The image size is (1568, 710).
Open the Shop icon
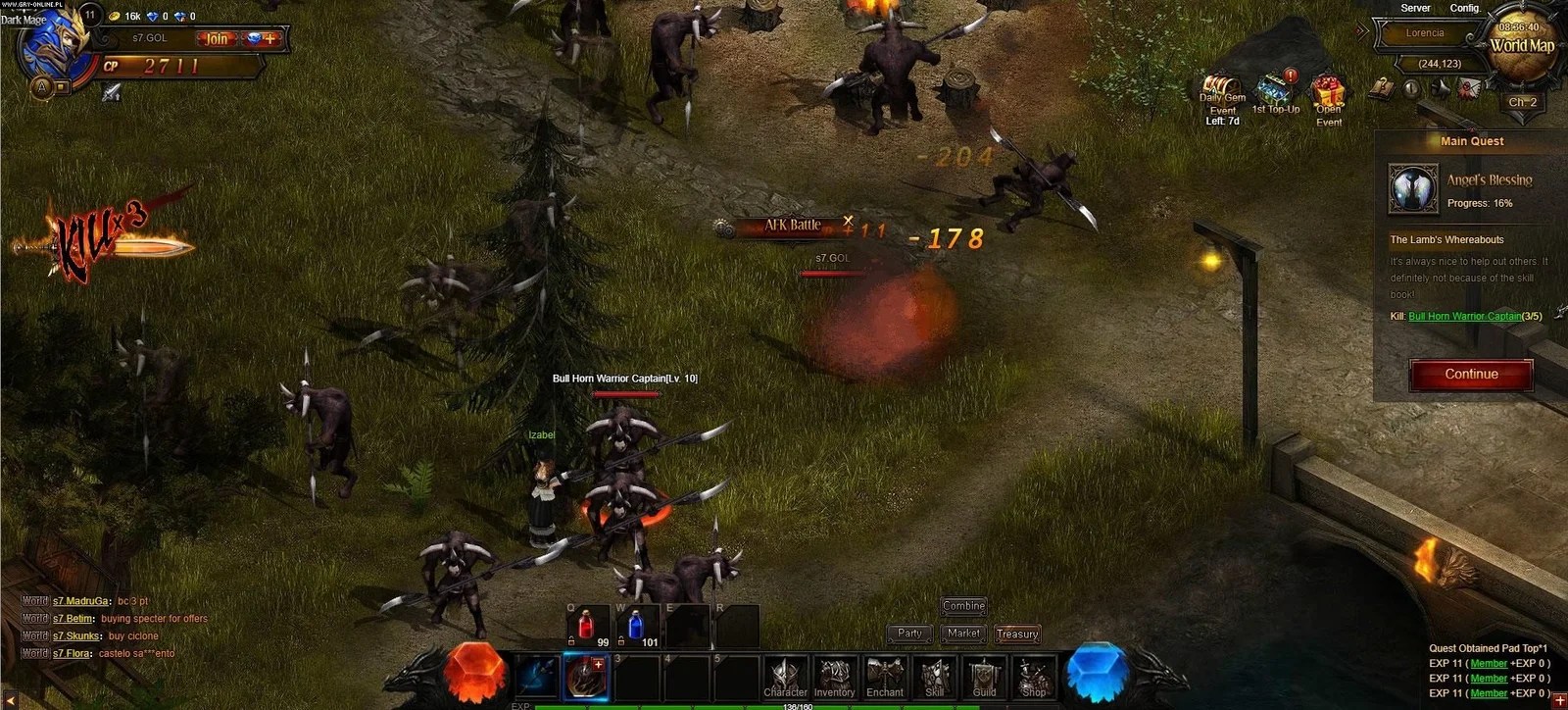tap(1032, 676)
